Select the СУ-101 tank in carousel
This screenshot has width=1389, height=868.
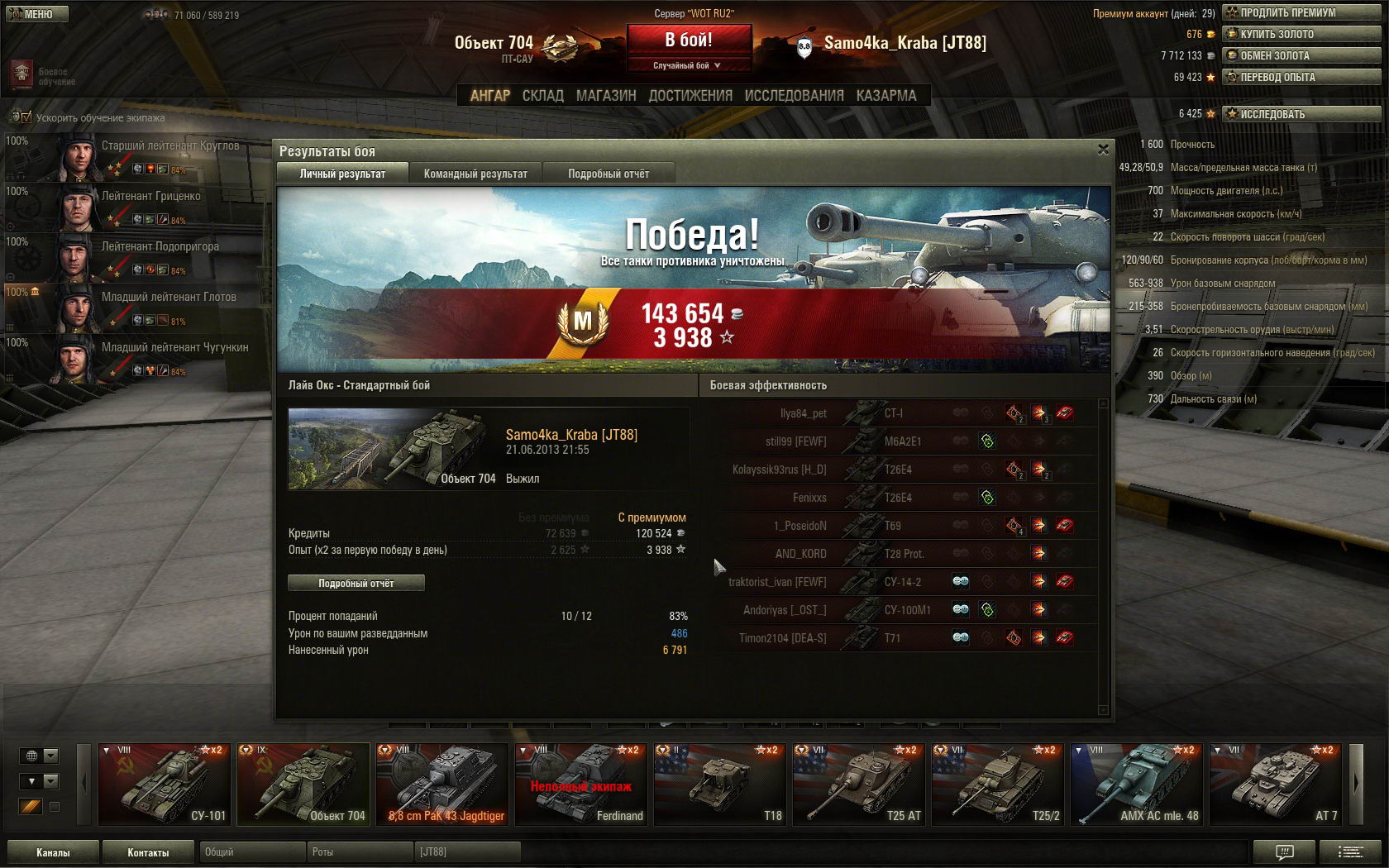[x=165, y=784]
